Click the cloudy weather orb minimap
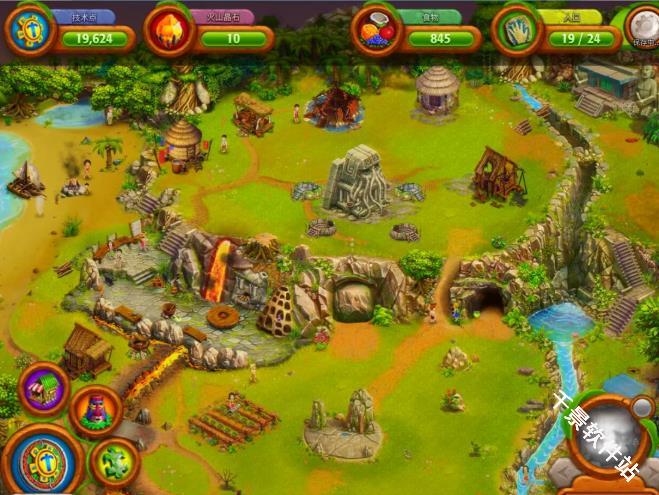659x495 pixels. click(x=606, y=437)
